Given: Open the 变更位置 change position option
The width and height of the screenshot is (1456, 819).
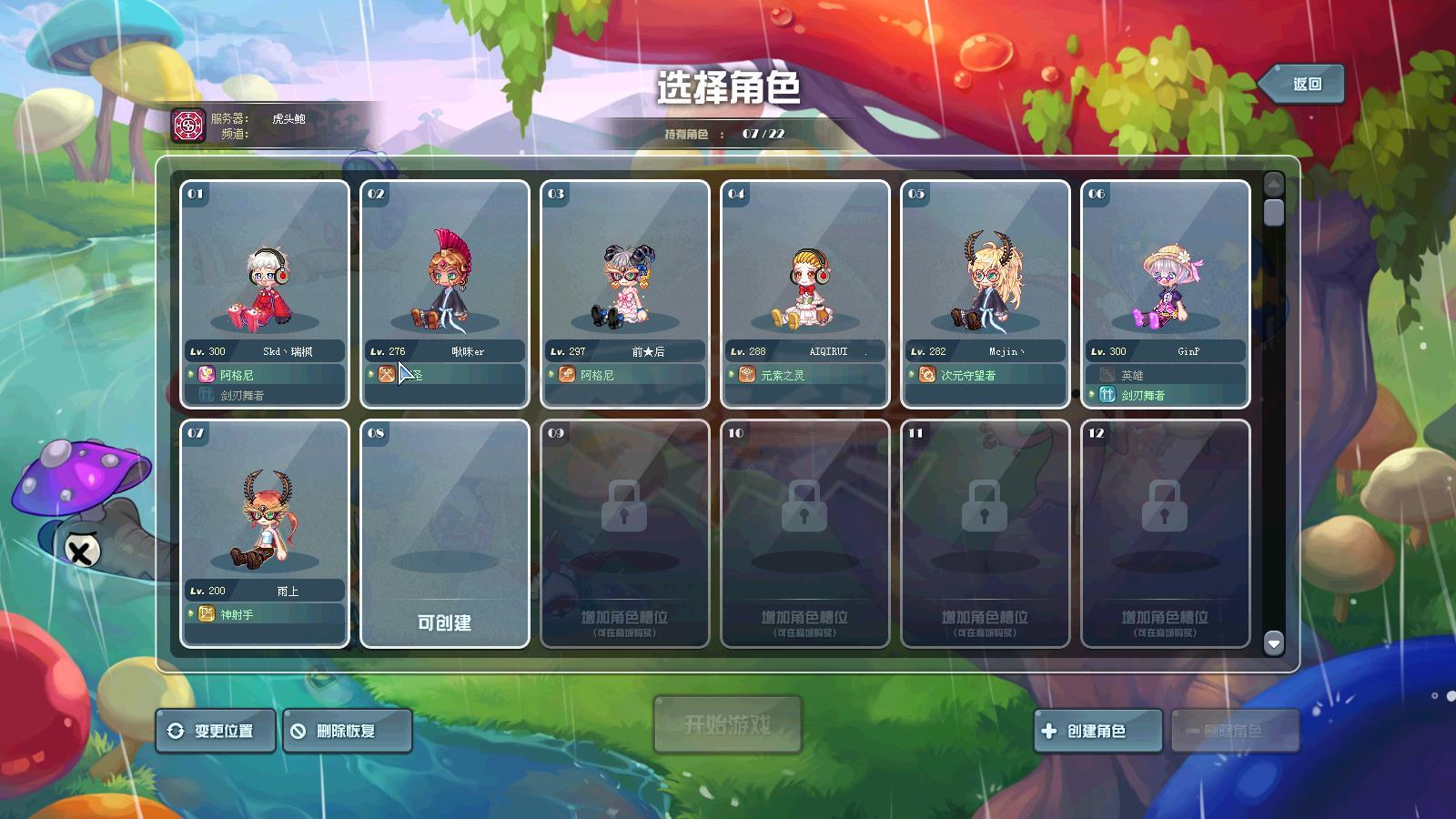Looking at the screenshot, I should tap(216, 731).
